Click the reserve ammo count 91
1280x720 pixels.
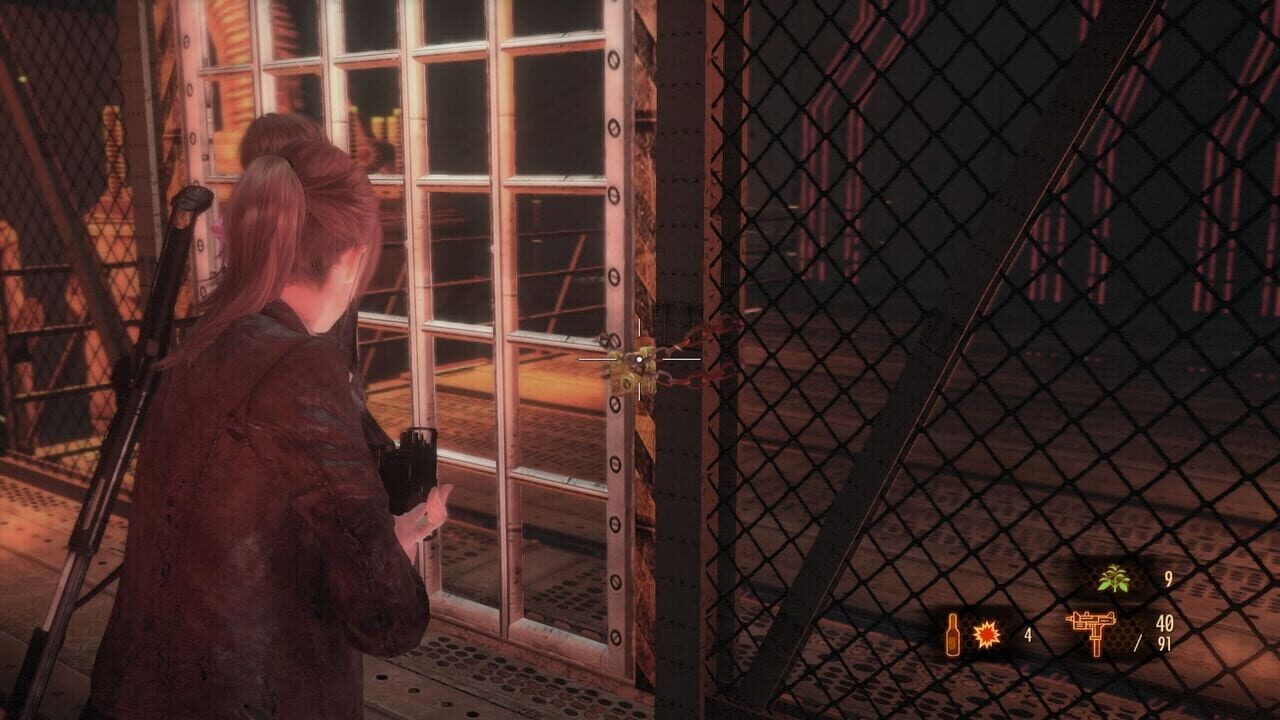pos(1166,645)
